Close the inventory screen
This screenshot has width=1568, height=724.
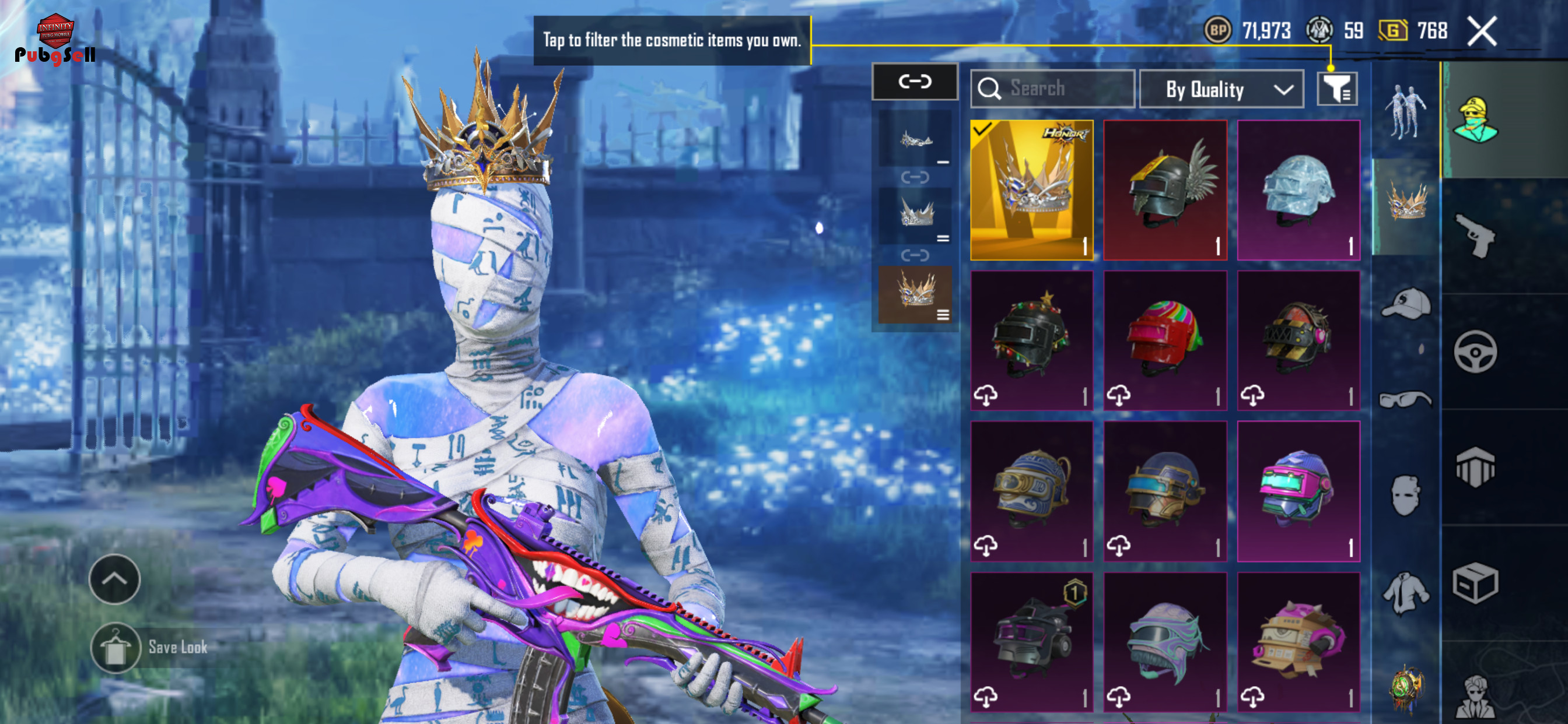tap(1481, 31)
